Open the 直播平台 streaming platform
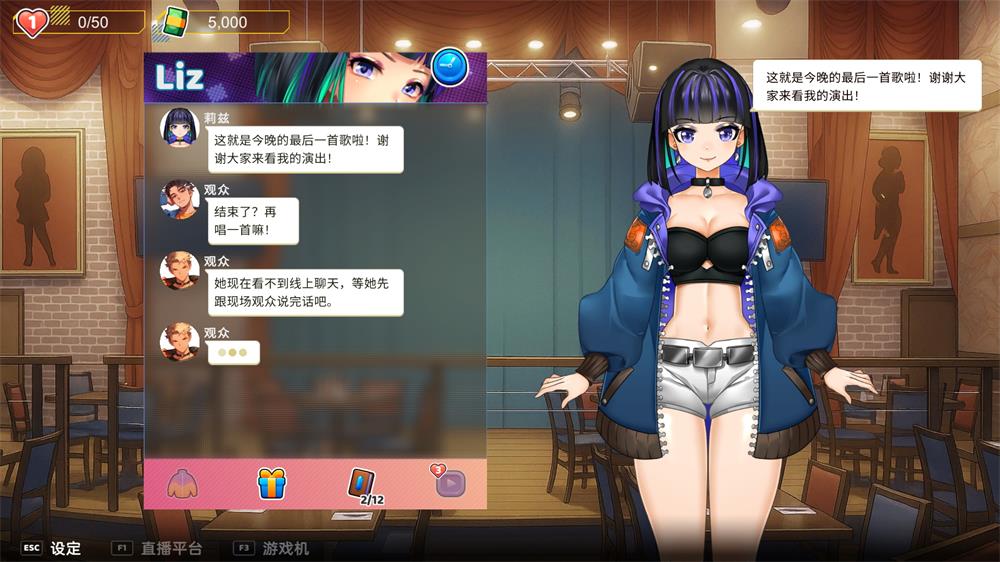 (x=171, y=548)
